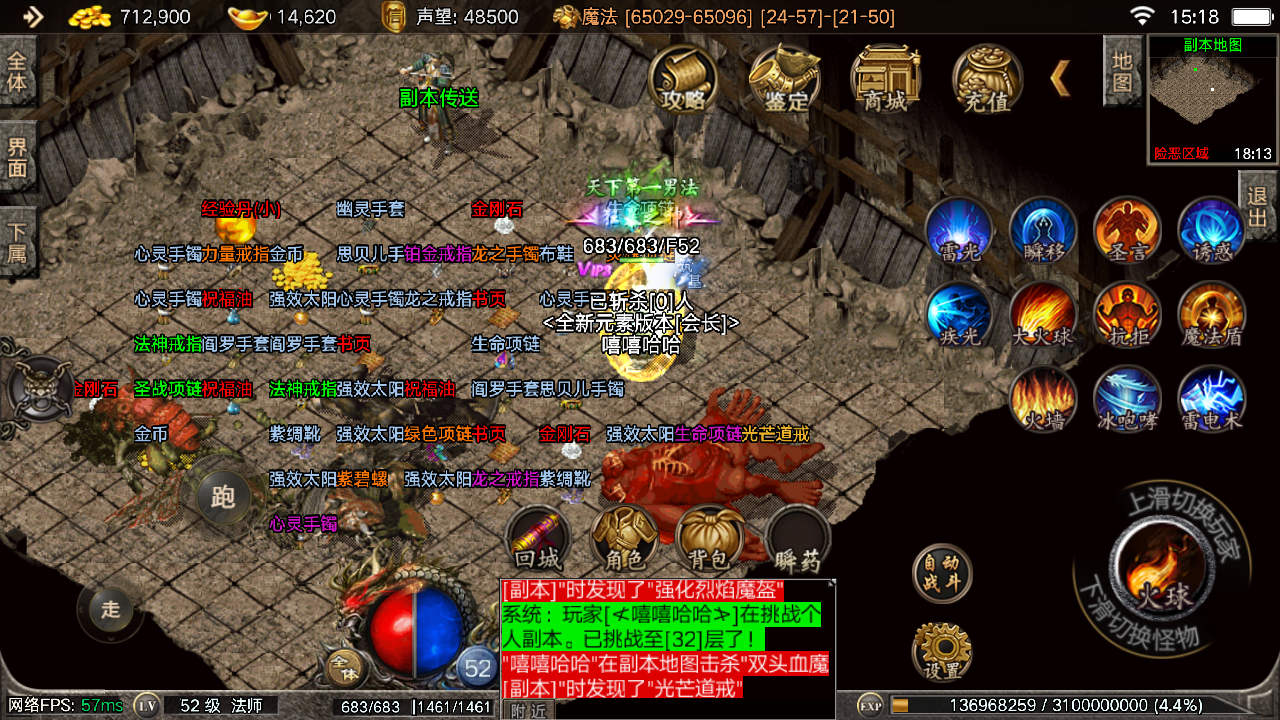Open the 攻略 guide menu

tap(684, 78)
